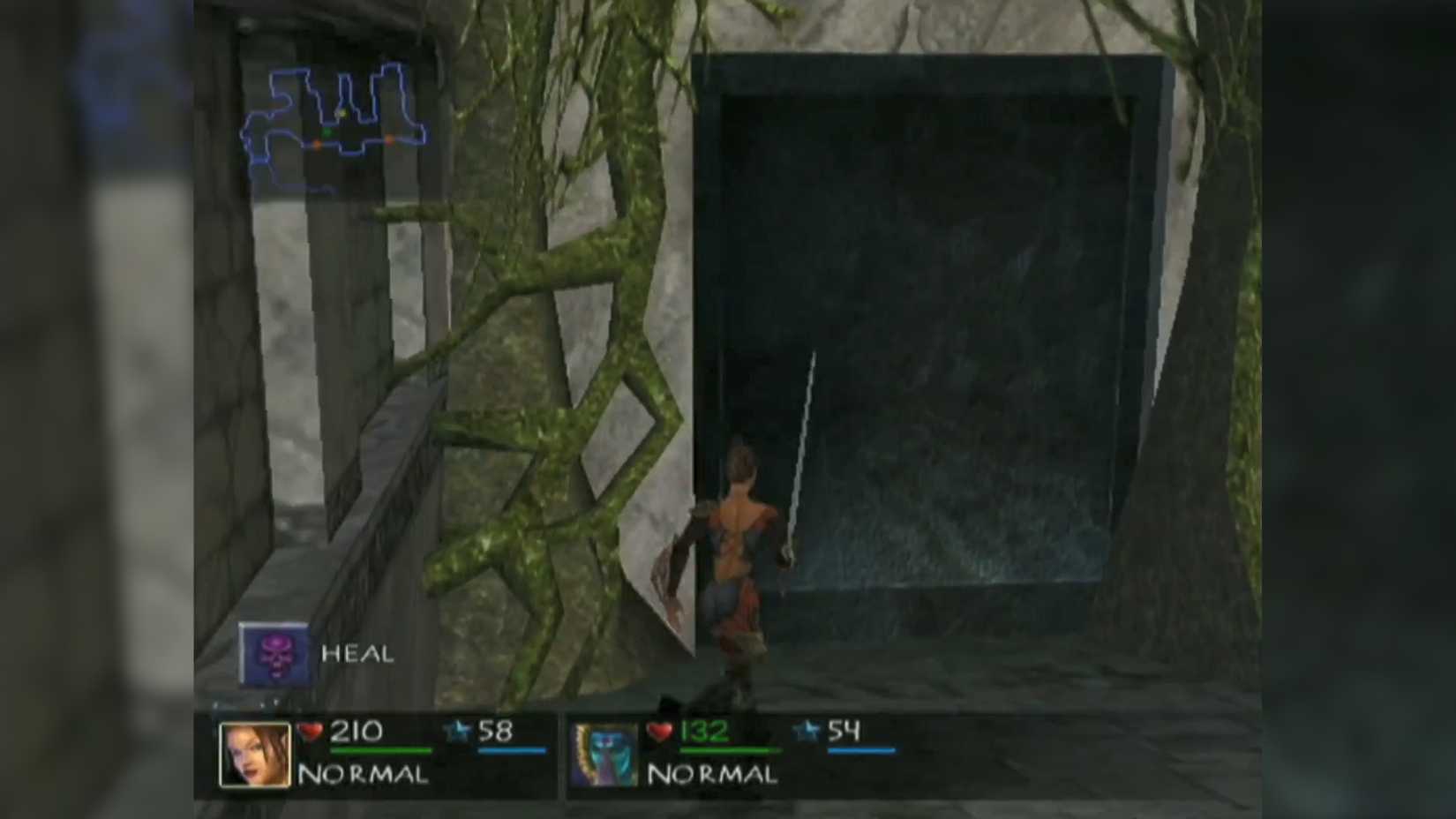Click the heart icon beside 132
The height and width of the screenshot is (819, 1456).
click(x=658, y=731)
